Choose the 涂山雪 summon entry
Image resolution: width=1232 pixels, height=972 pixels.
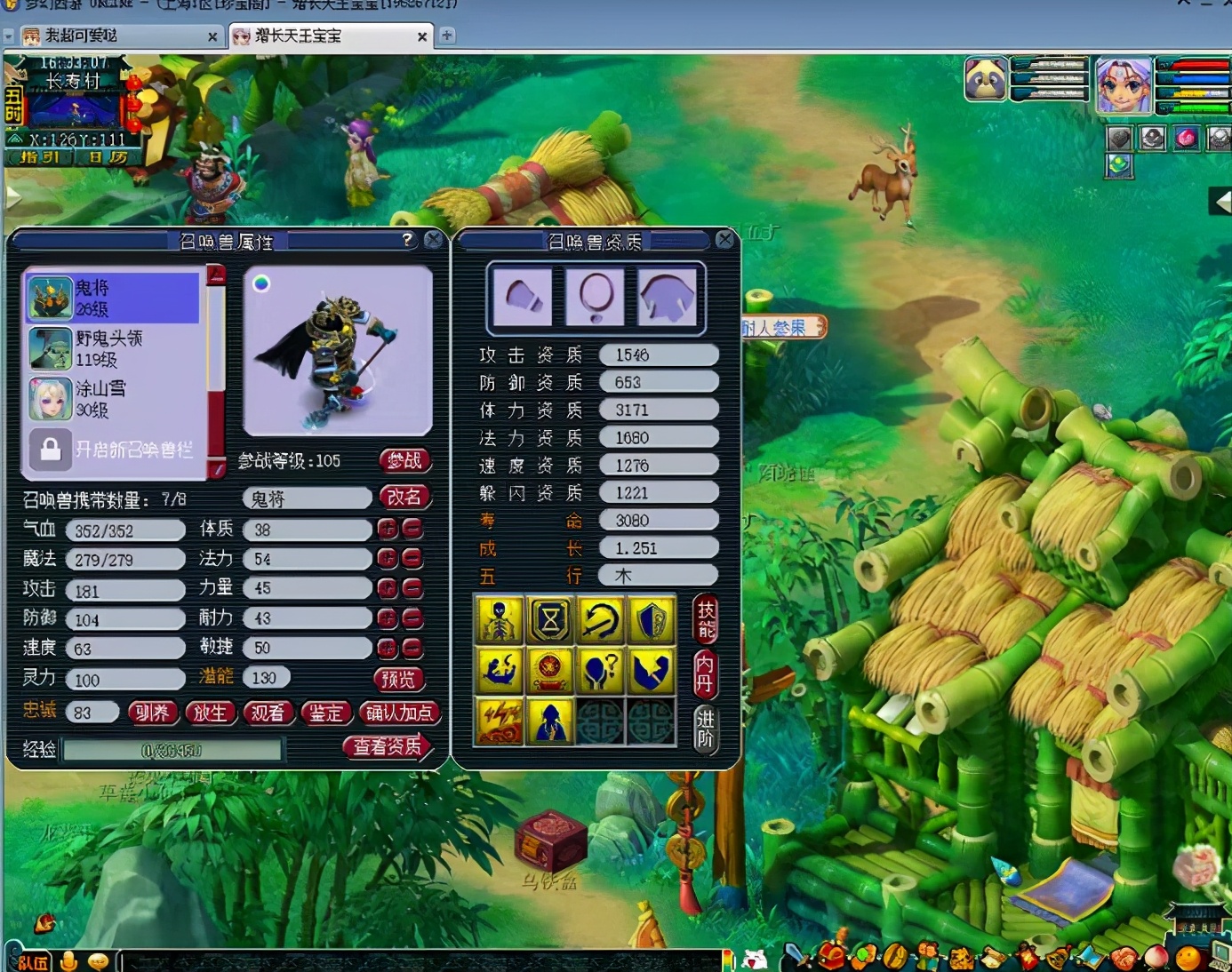tap(113, 399)
